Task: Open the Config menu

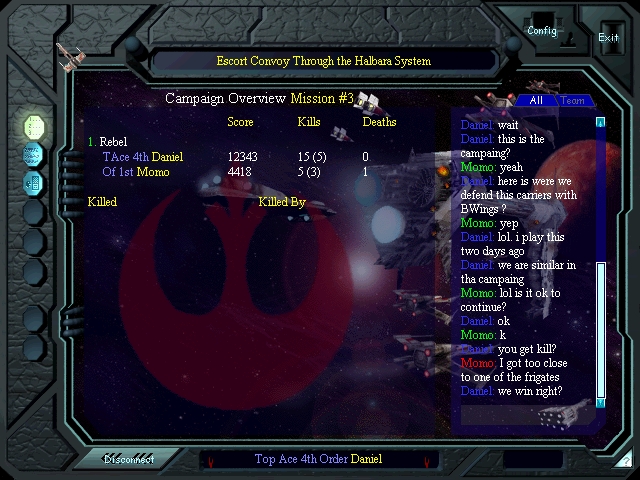Action: pyautogui.click(x=542, y=30)
